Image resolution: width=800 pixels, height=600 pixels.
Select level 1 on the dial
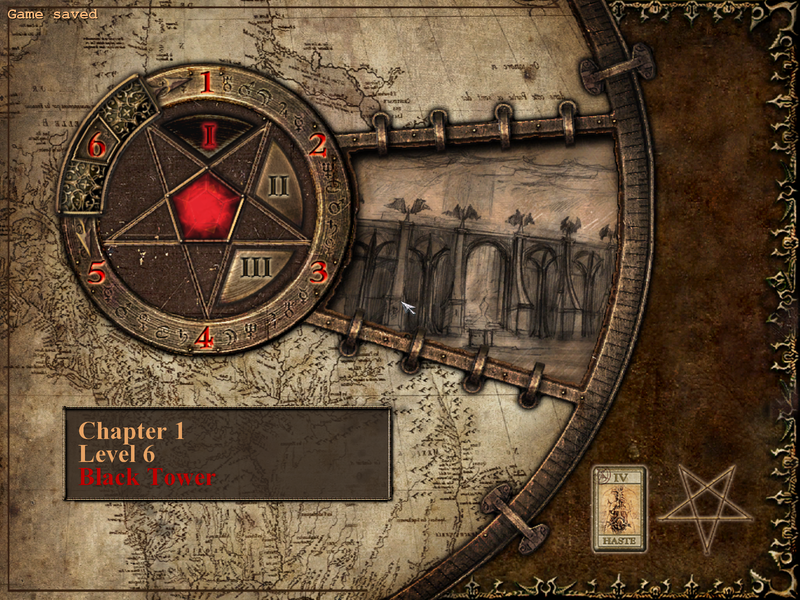pos(207,81)
